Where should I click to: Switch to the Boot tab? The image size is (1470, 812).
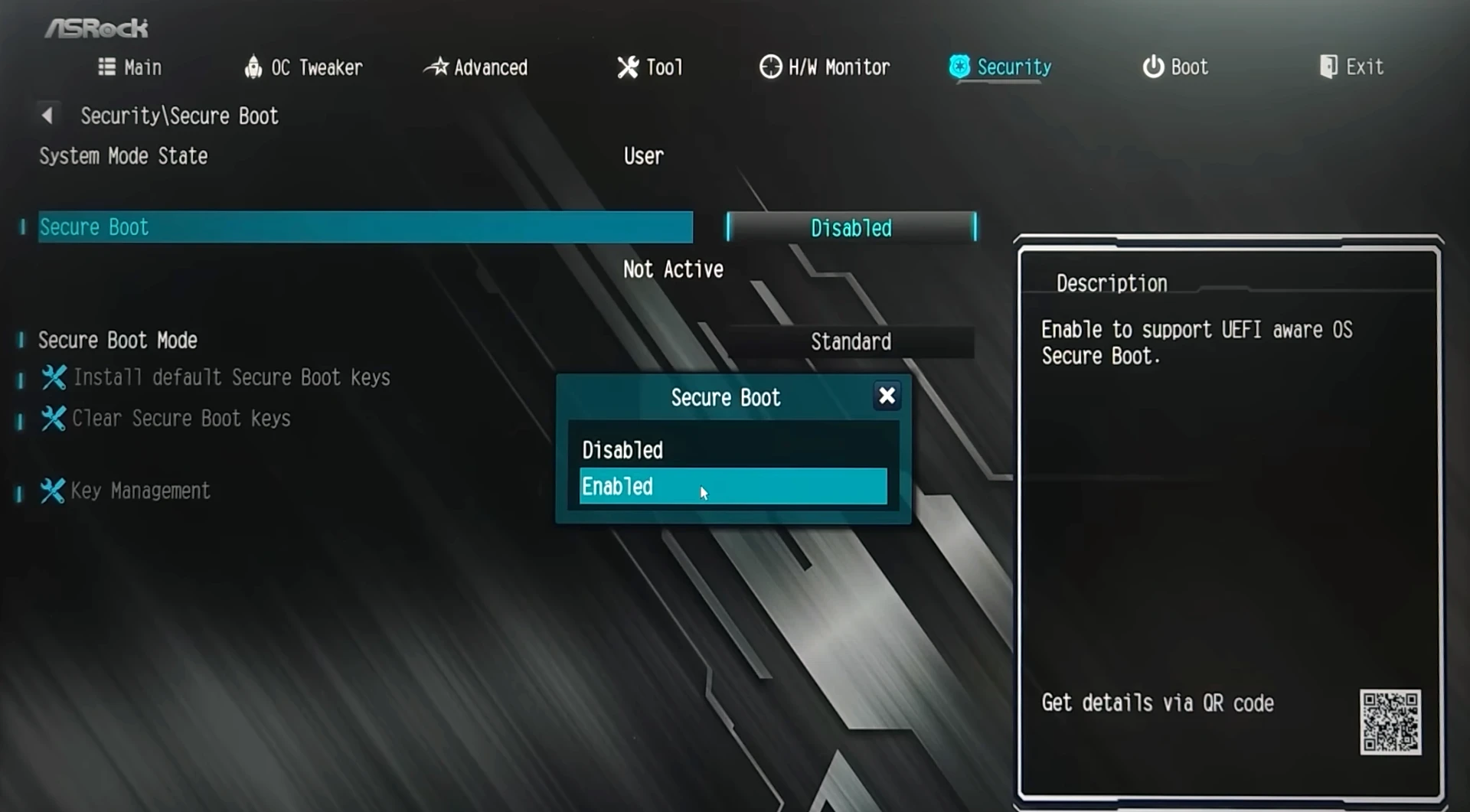click(1175, 67)
